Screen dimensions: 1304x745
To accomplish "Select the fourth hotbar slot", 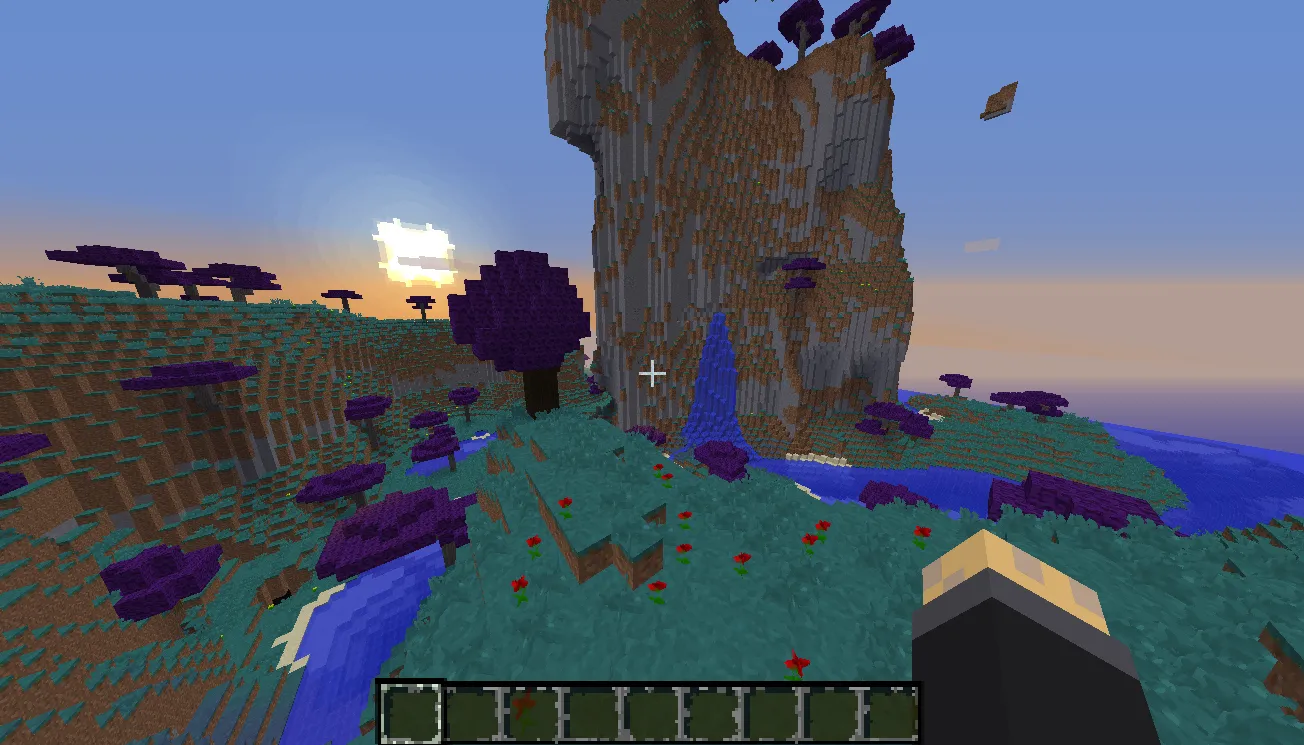I will [590, 711].
